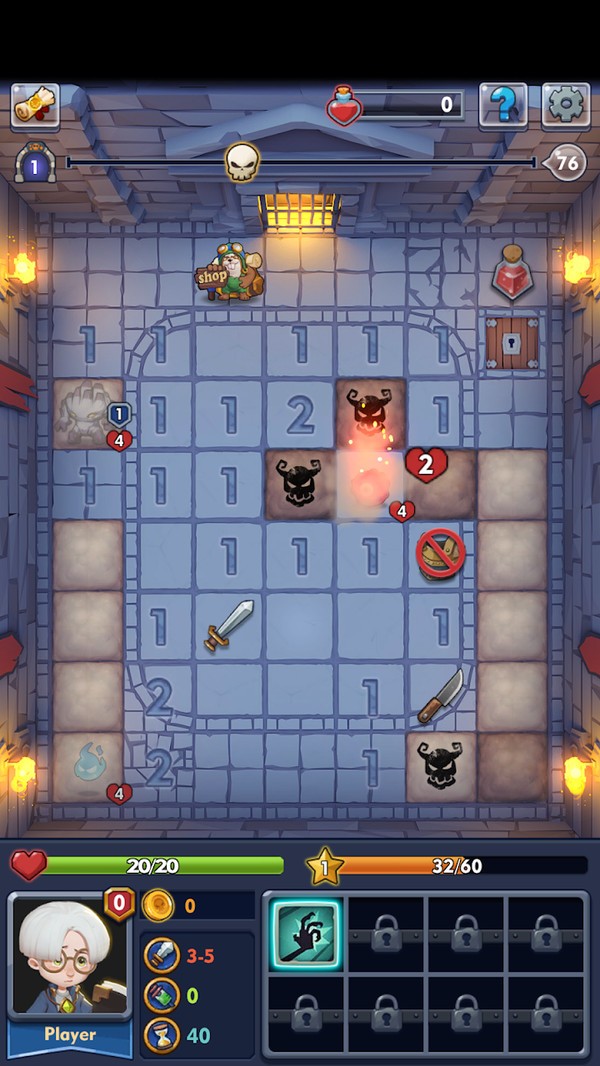Grab the knife on the board tile
This screenshot has width=600, height=1066.
[x=440, y=696]
